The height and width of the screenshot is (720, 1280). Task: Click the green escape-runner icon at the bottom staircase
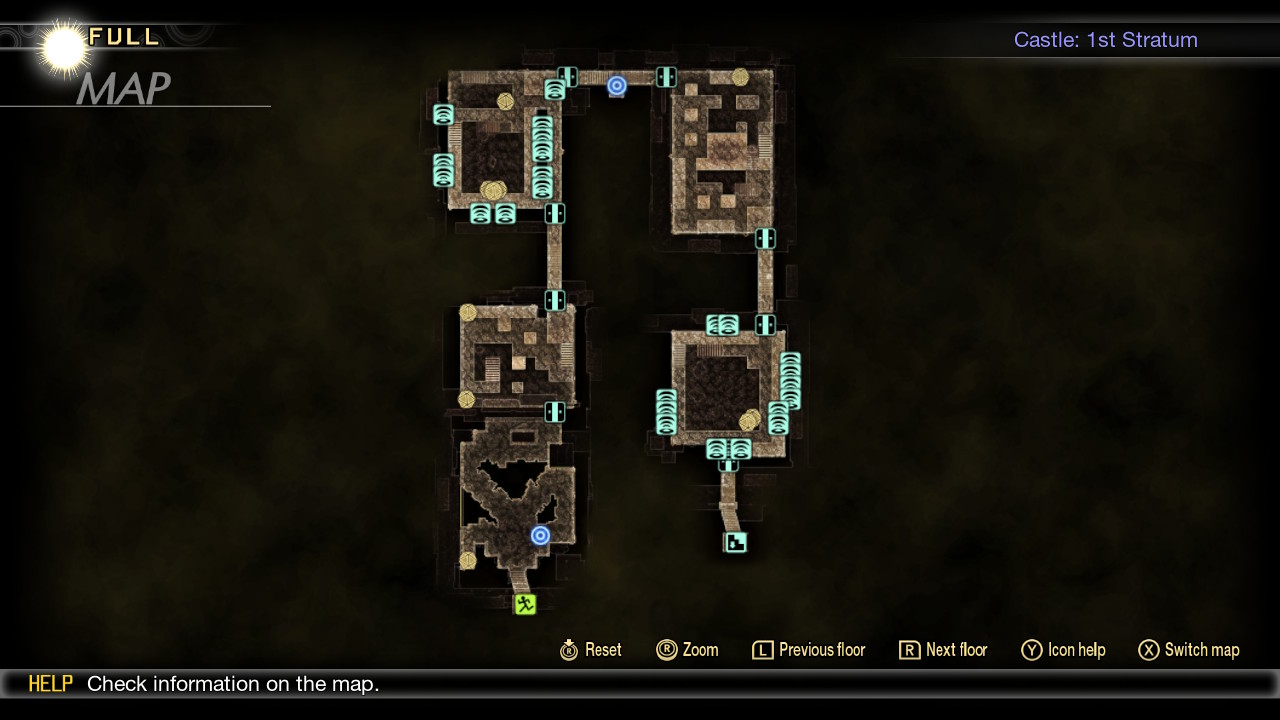tap(525, 603)
